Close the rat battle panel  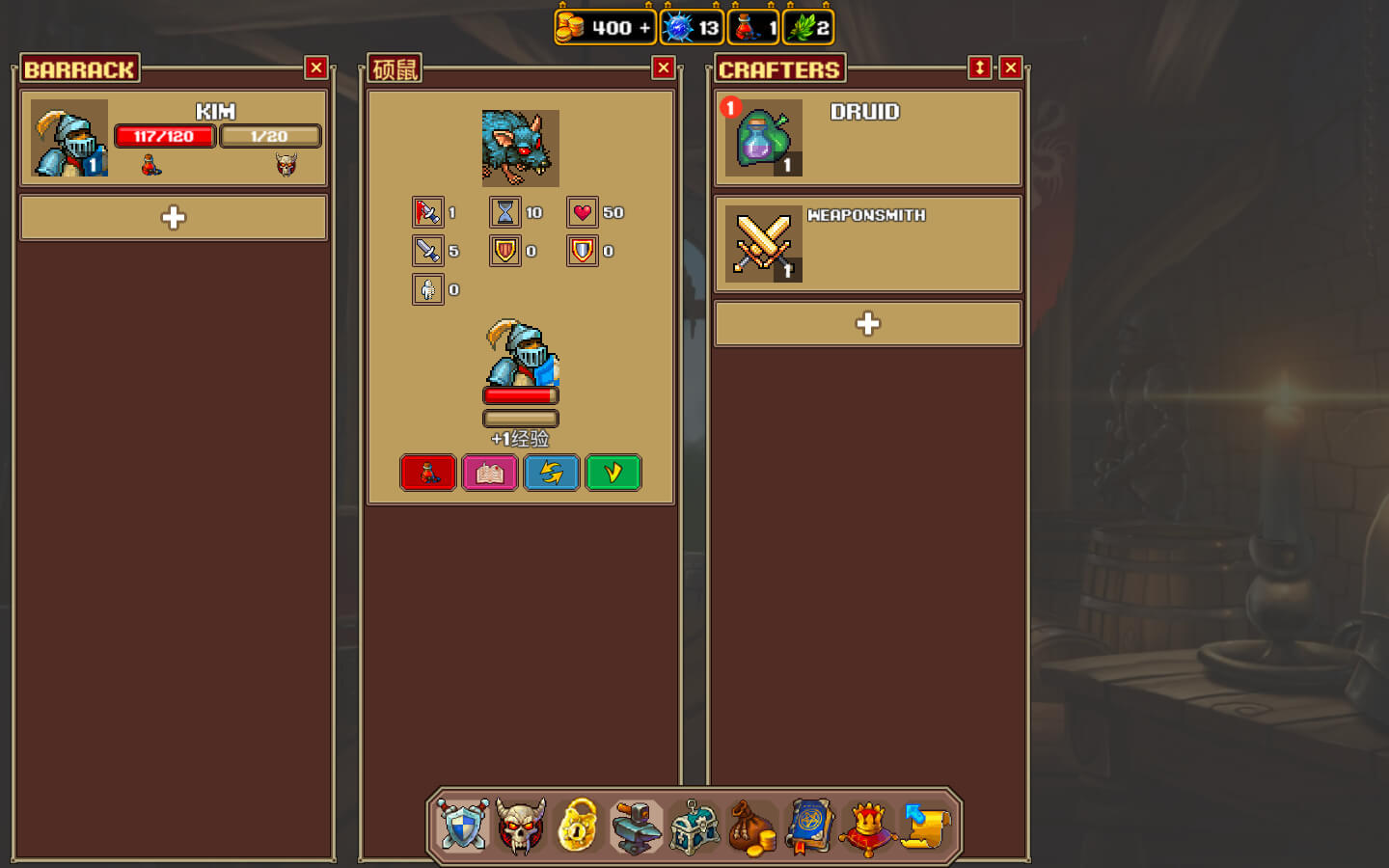(x=663, y=68)
